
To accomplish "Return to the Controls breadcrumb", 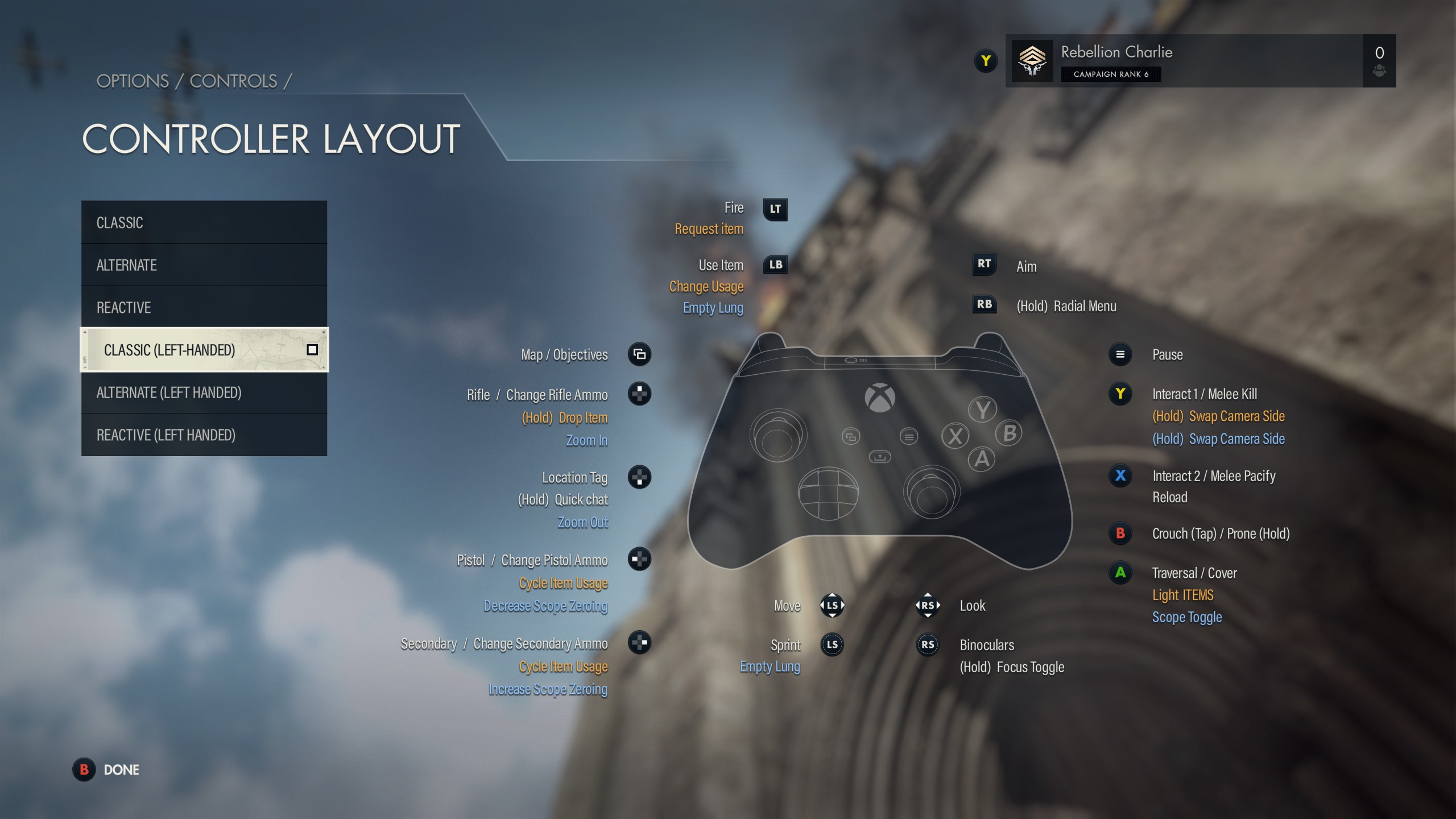I will coord(233,81).
